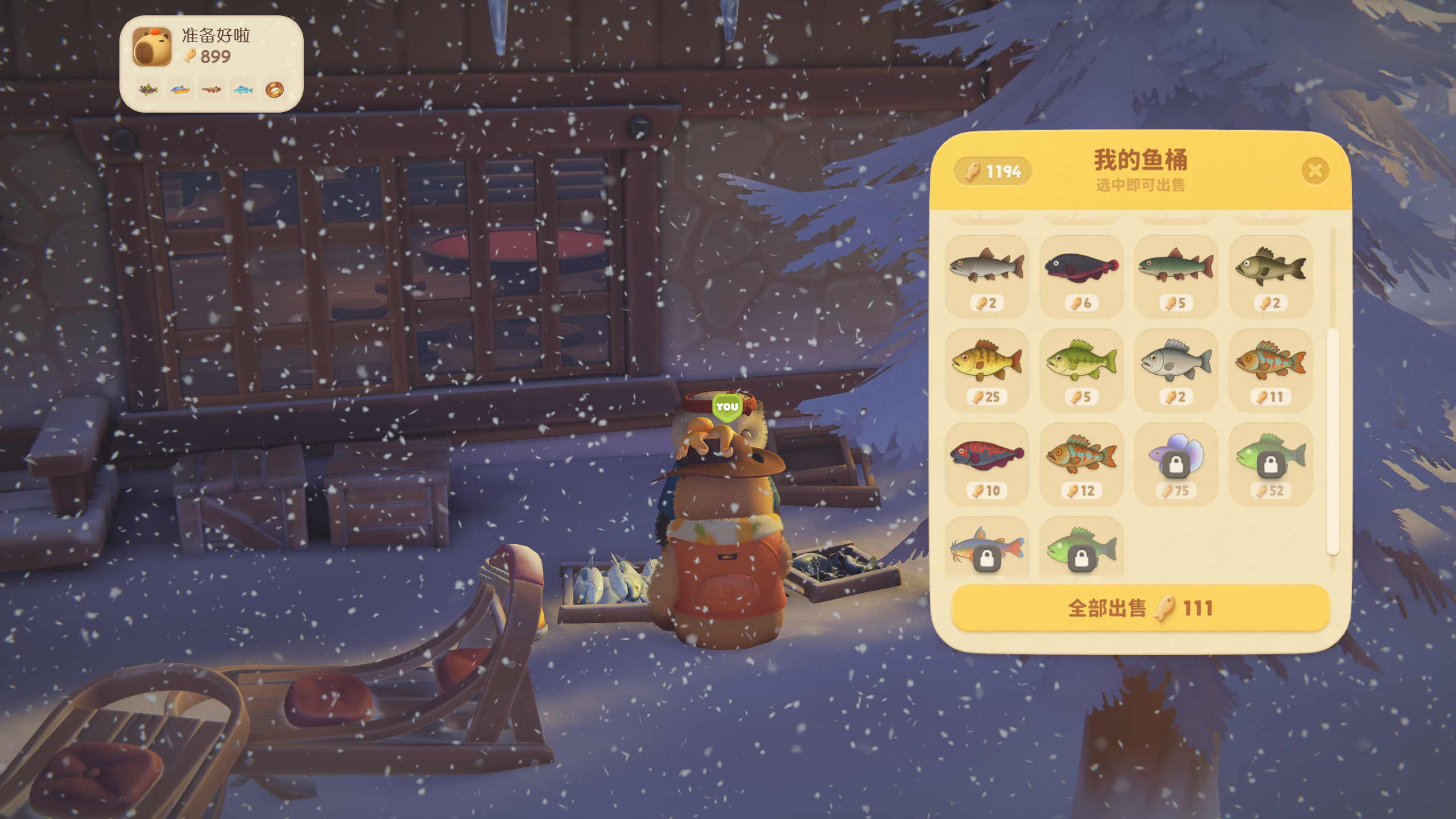The height and width of the screenshot is (819, 1456).
Task: Select the slim green trout priced 5
Action: [x=1176, y=275]
